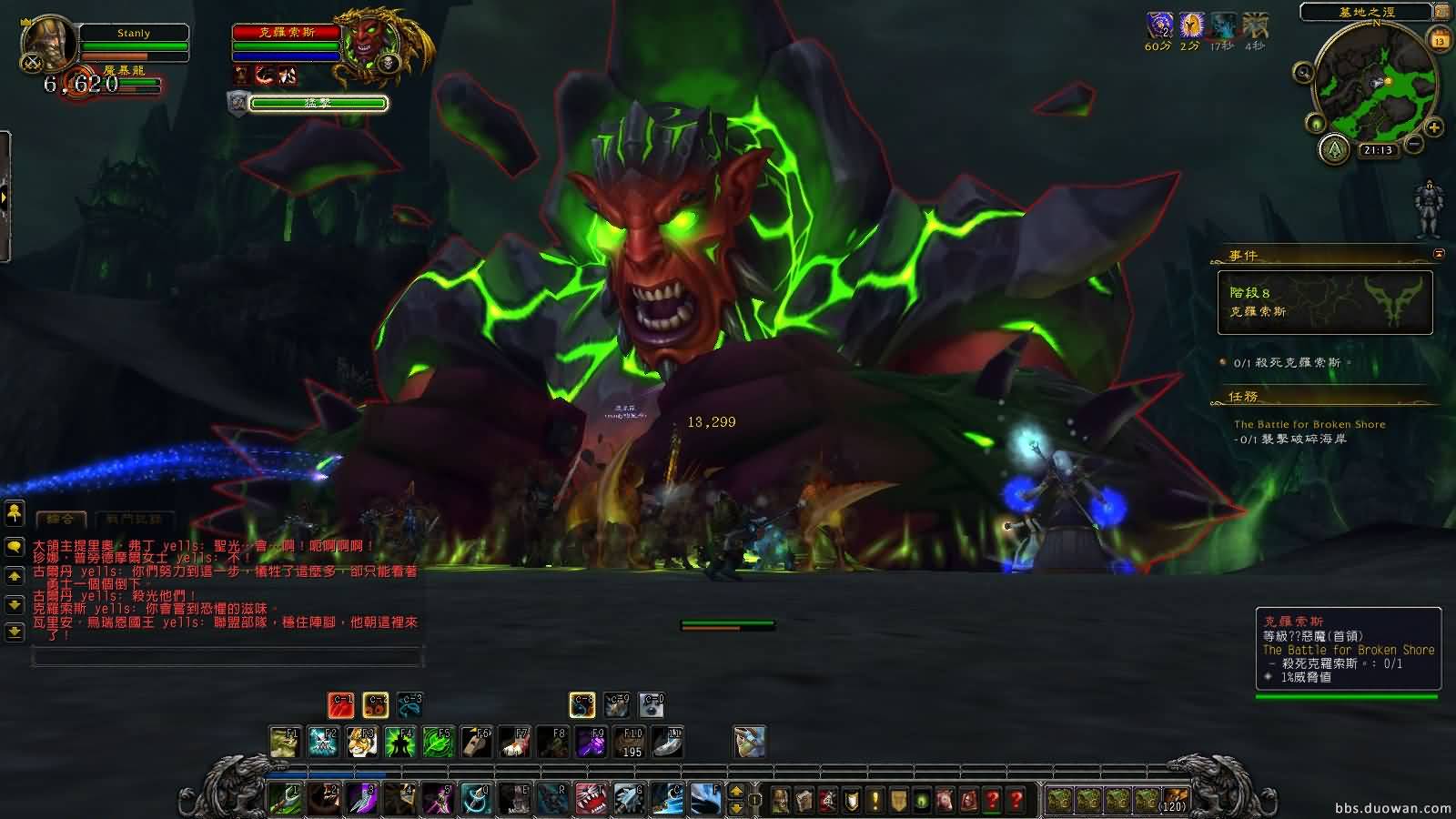Toggle the minimap tracking magnifier button
Screen dimensions: 1456x819
[1303, 73]
